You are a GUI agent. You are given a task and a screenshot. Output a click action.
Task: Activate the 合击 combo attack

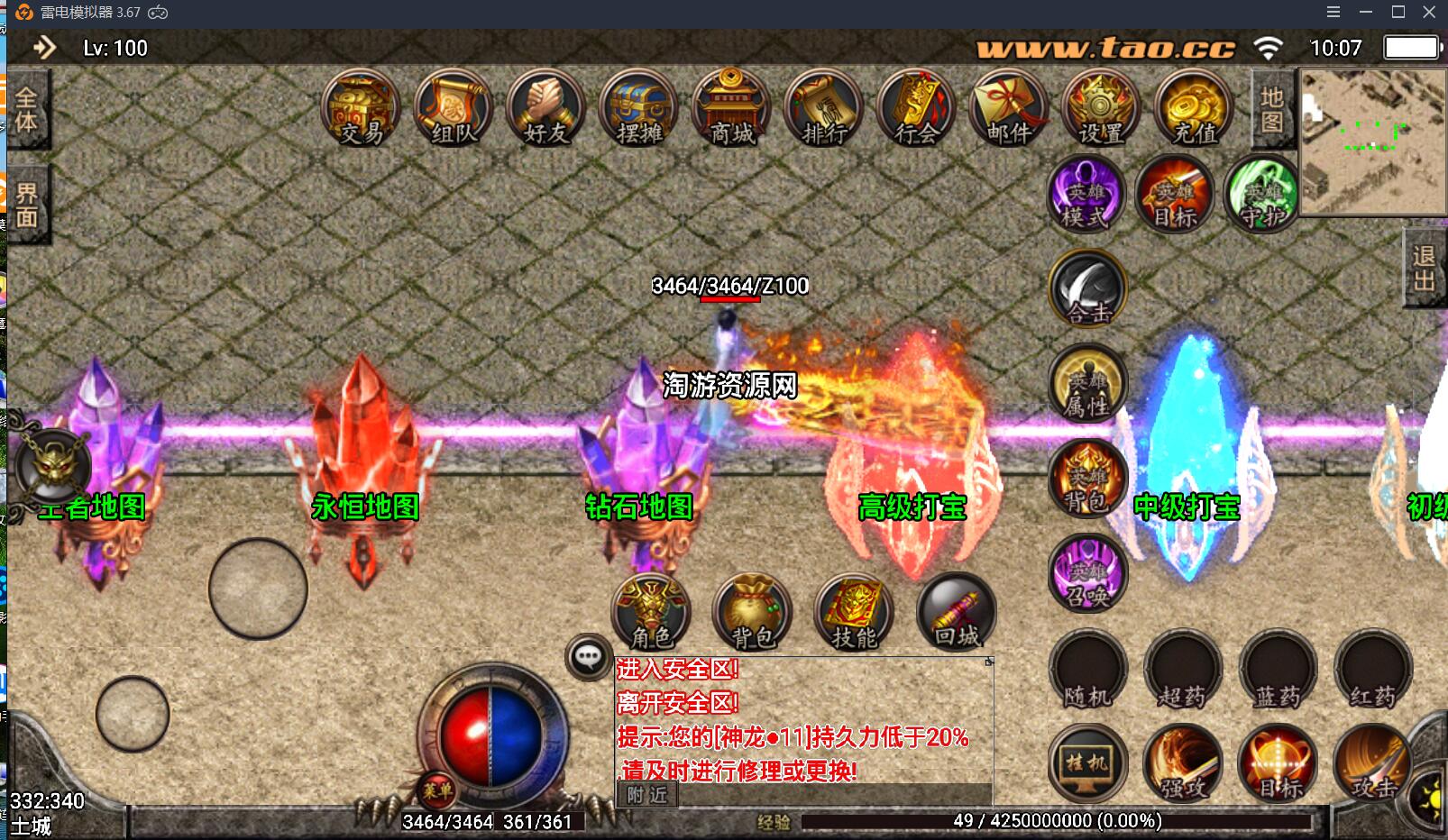(1088, 288)
